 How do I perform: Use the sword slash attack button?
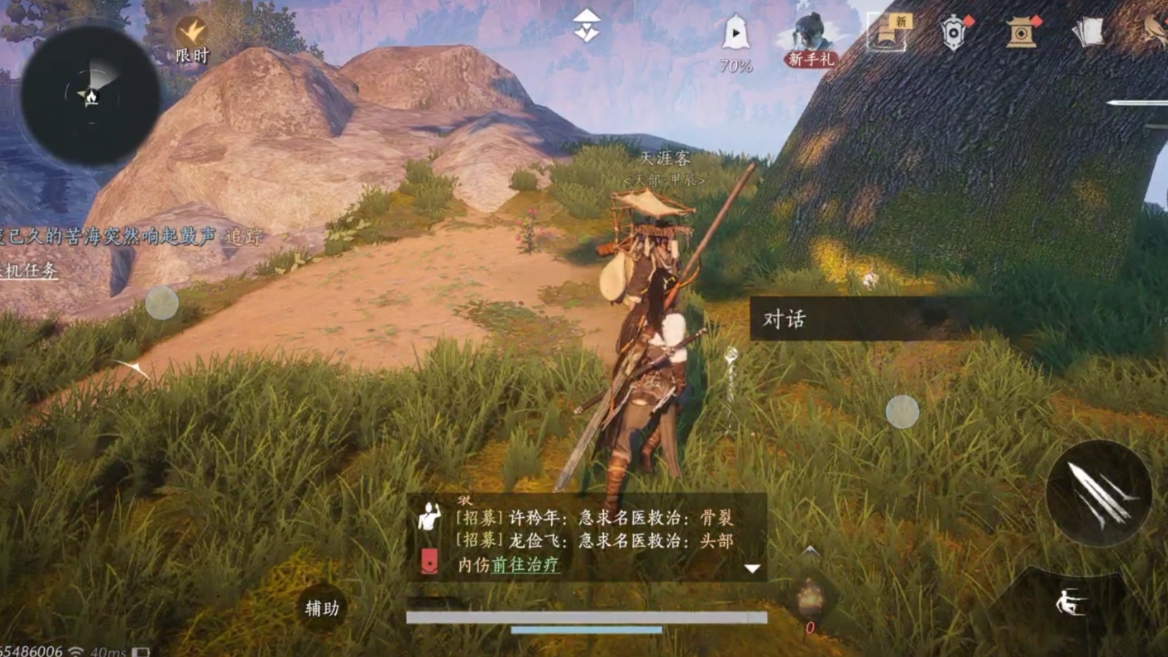click(1098, 493)
